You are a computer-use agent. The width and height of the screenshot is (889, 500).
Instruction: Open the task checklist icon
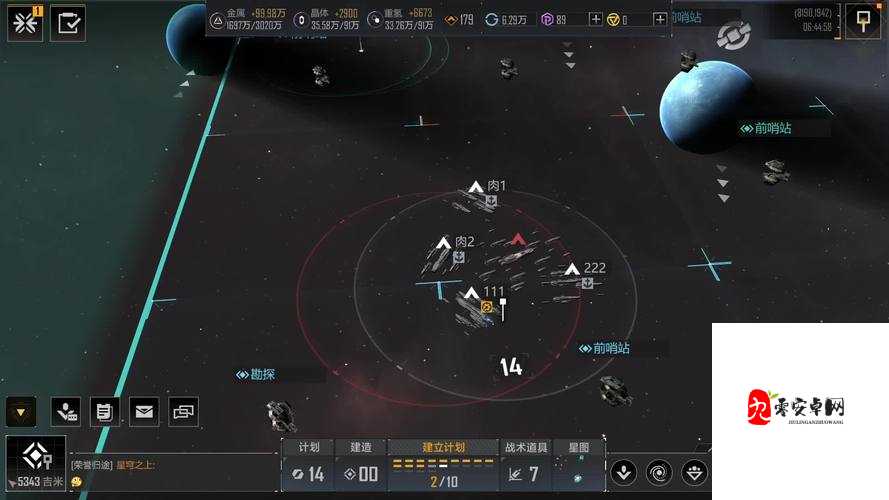[68, 22]
